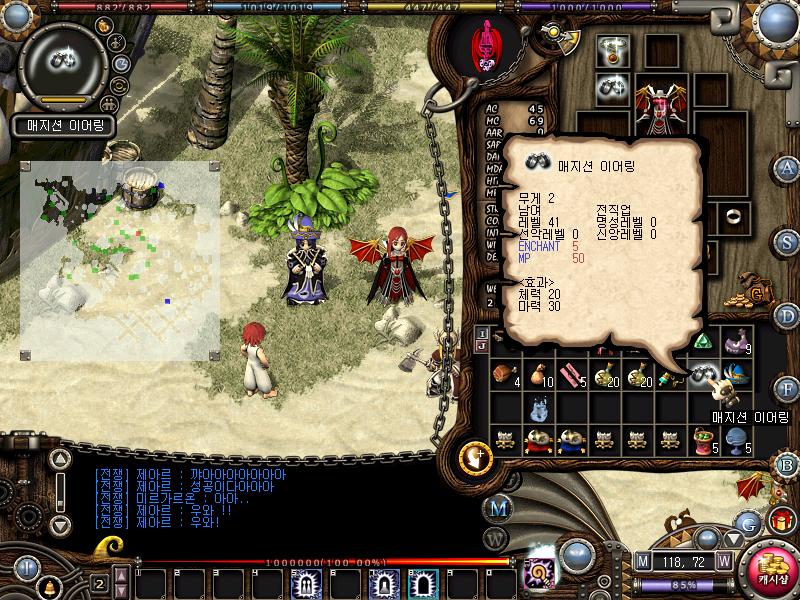The width and height of the screenshot is (800, 600).
Task: Click the round G button near the gift
Action: coord(746,521)
